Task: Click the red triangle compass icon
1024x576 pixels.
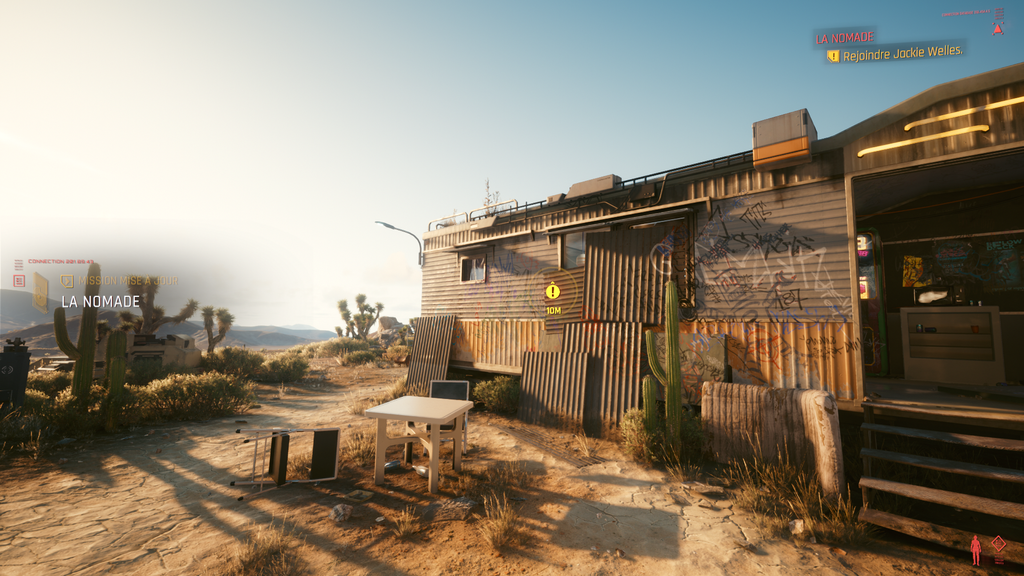Action: tap(997, 29)
